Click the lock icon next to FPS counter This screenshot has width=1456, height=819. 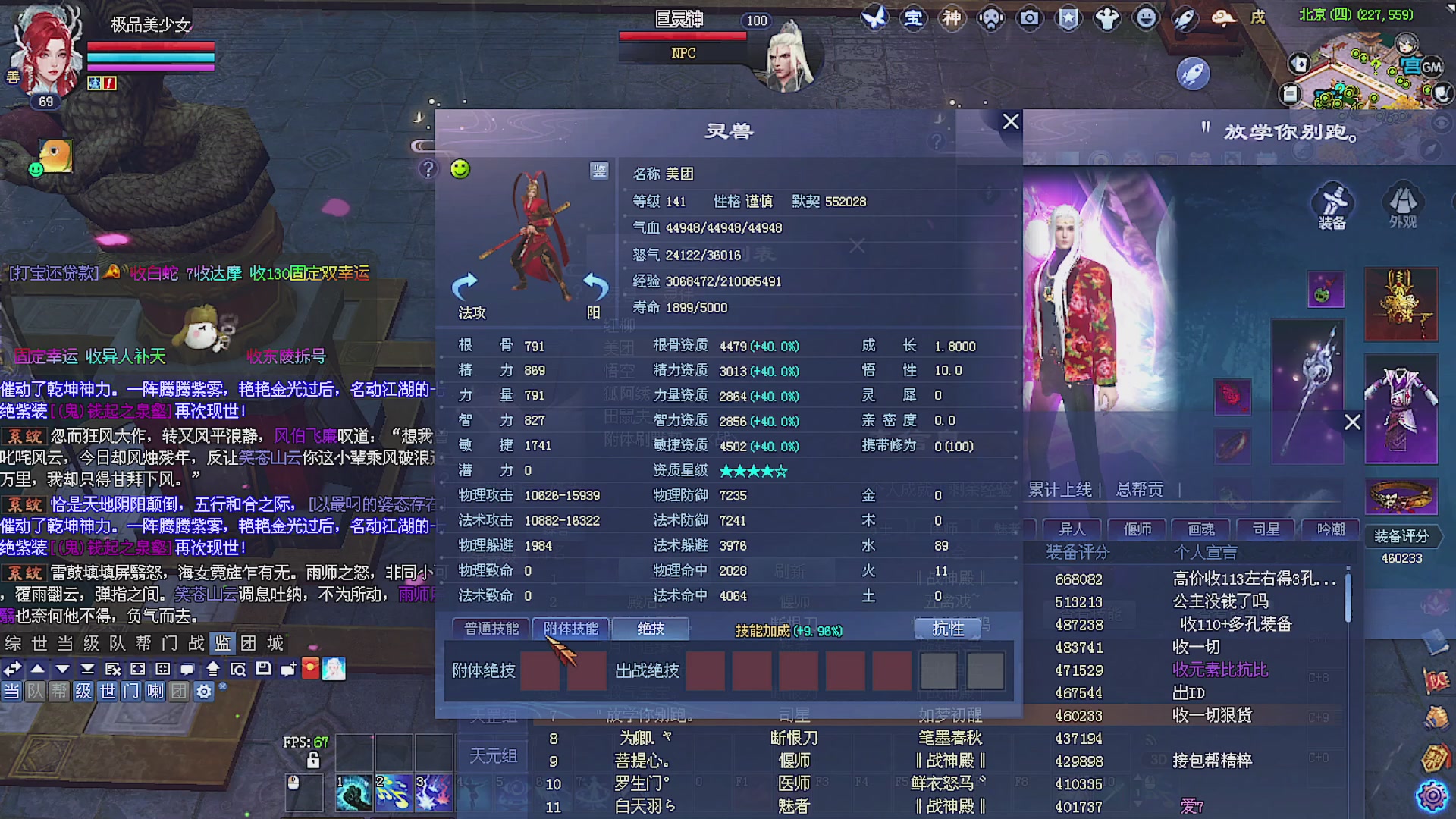(x=313, y=760)
